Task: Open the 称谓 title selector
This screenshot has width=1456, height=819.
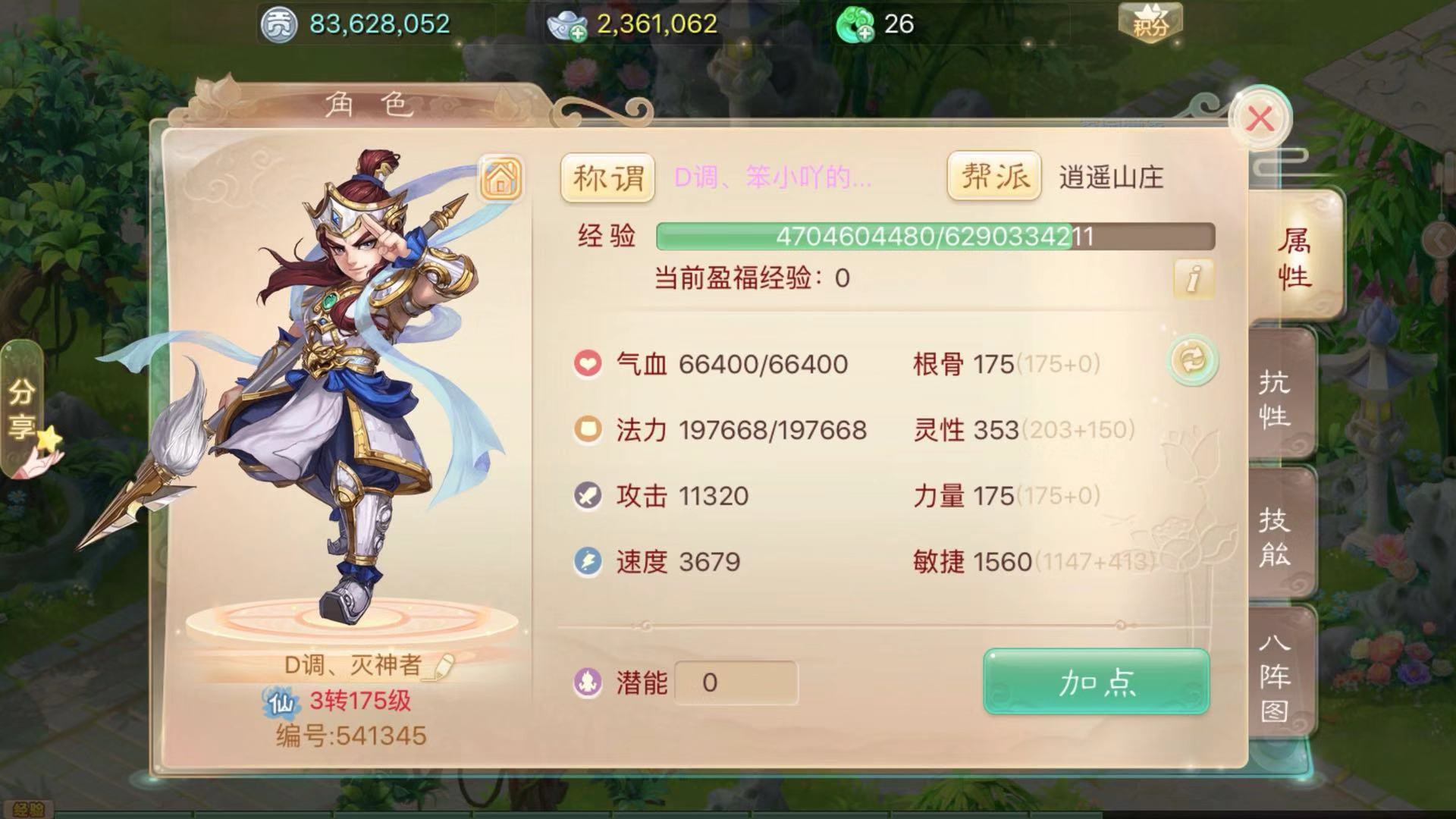Action: pyautogui.click(x=607, y=178)
